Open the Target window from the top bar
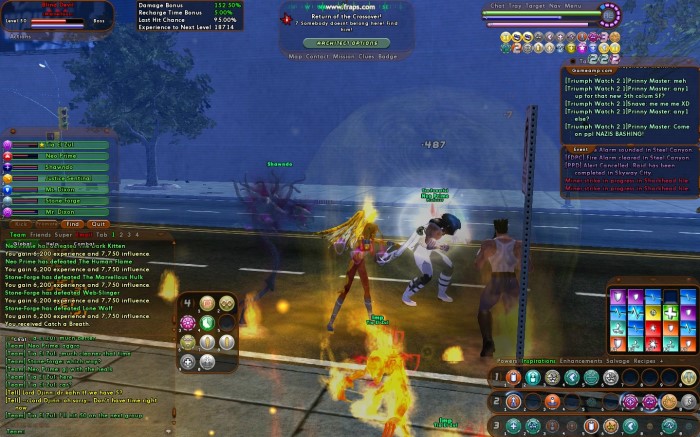Viewport: 700px width, 437px height. [x=541, y=6]
